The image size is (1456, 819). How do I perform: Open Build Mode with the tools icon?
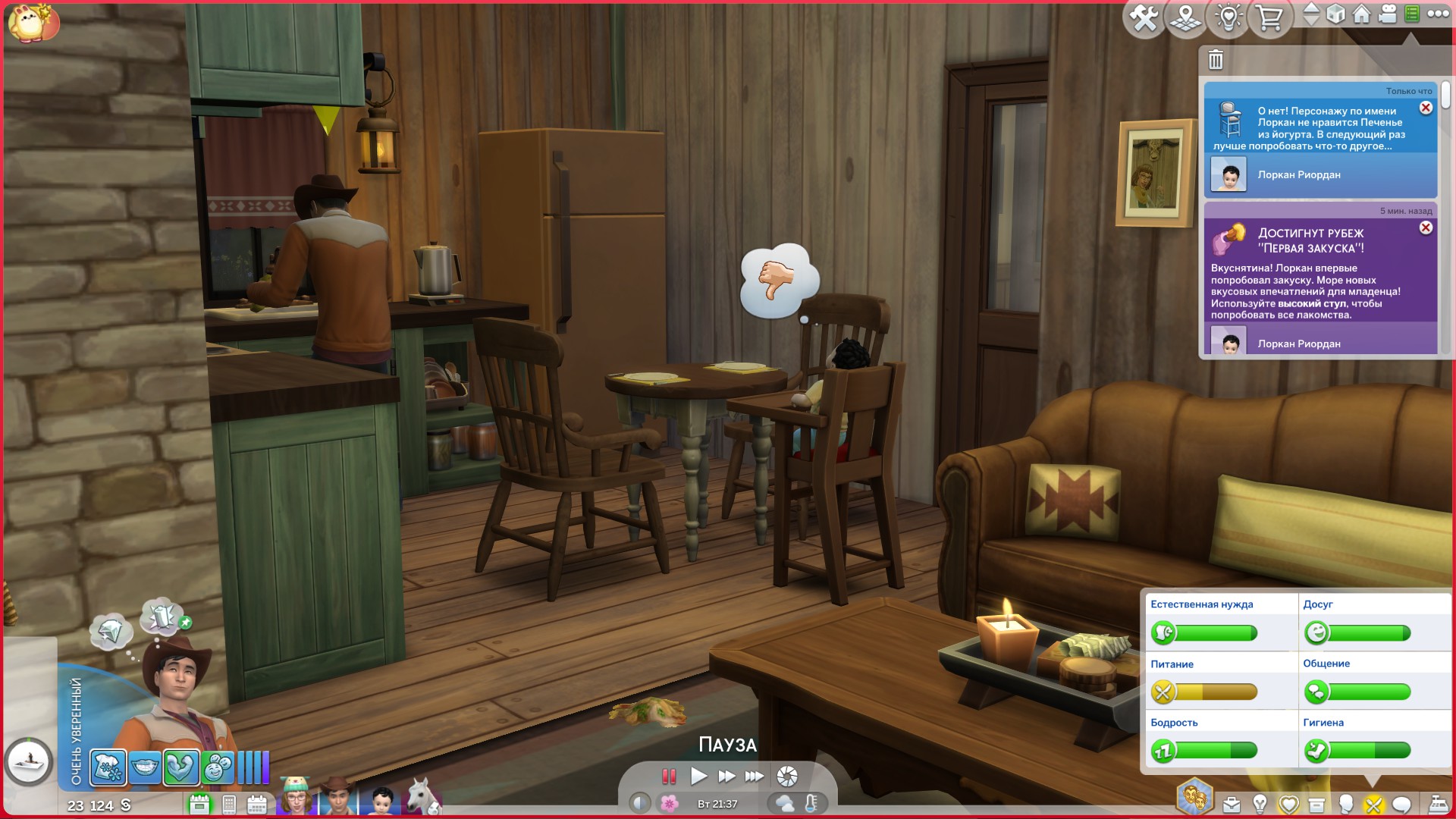pos(1144,17)
